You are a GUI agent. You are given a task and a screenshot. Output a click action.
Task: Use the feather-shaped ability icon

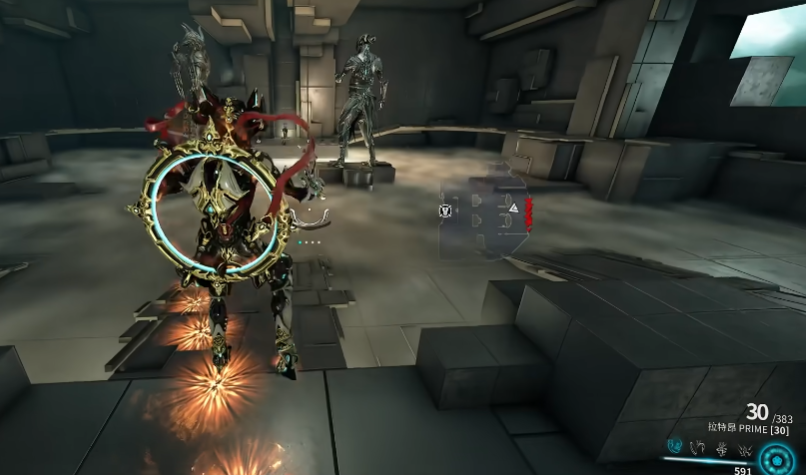tap(697, 445)
